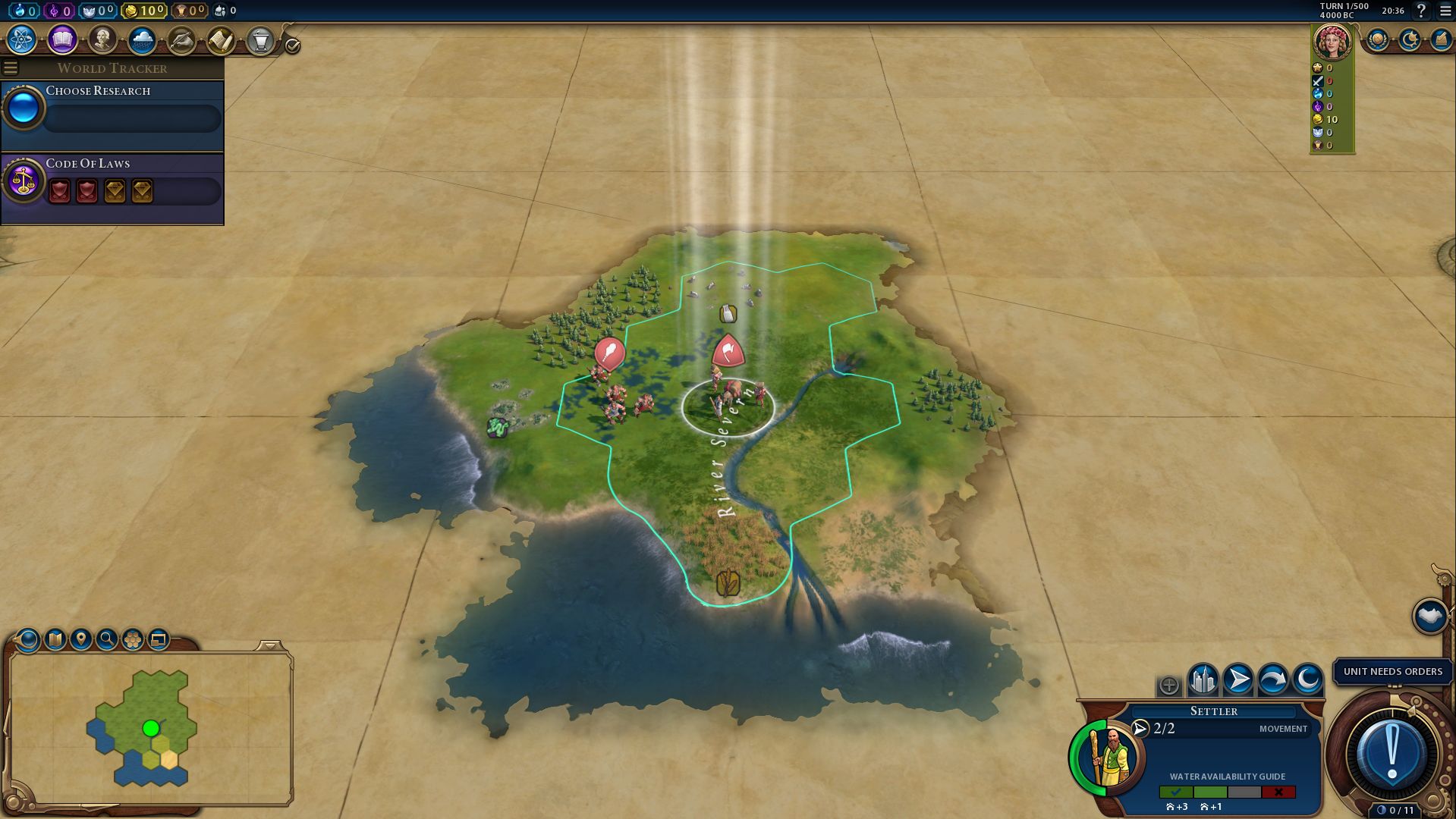Click the Choose Research tracker entry
Image resolution: width=1456 pixels, height=819 pixels.
click(x=112, y=108)
